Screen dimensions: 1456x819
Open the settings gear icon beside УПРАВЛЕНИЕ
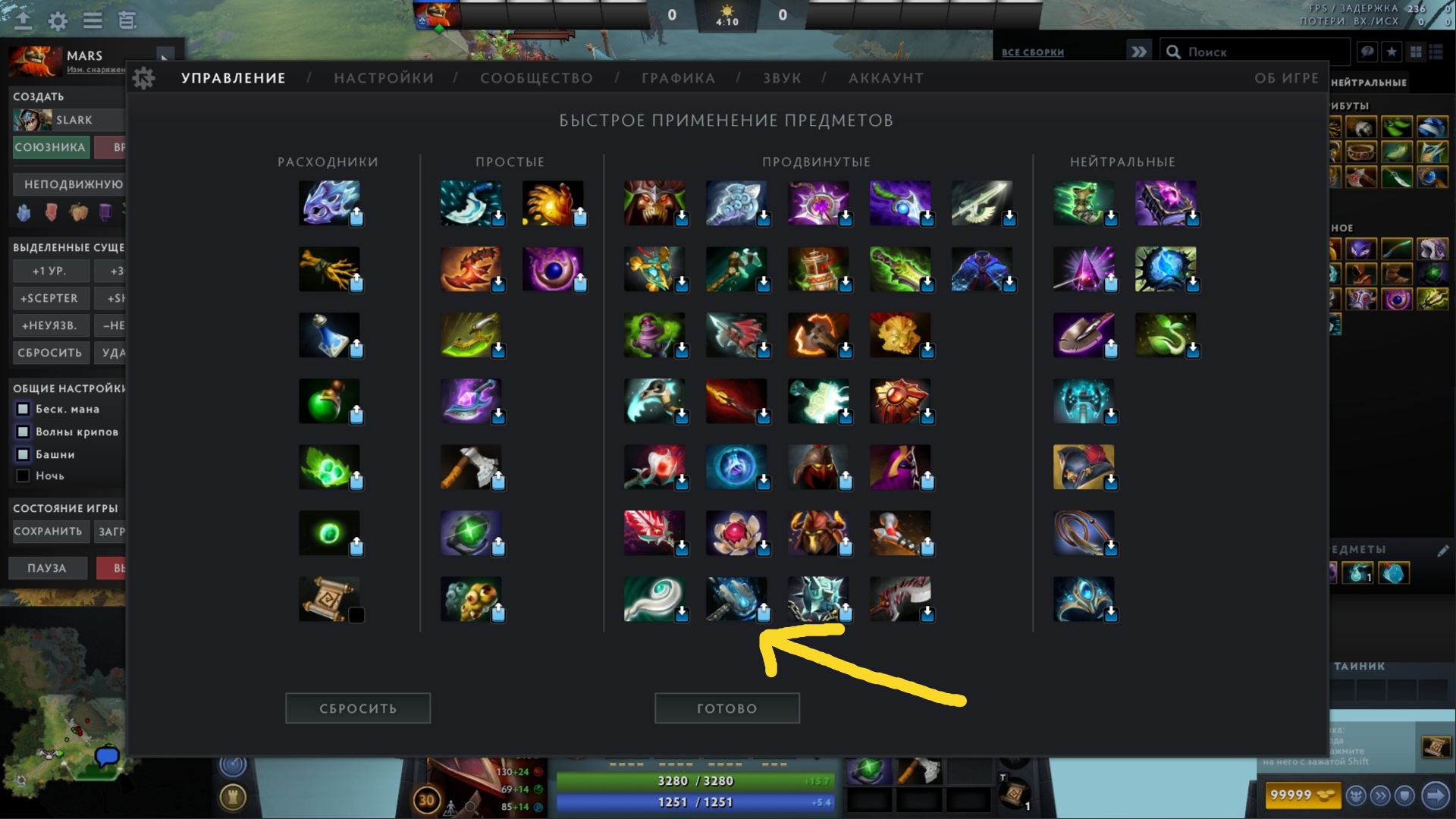coord(144,77)
